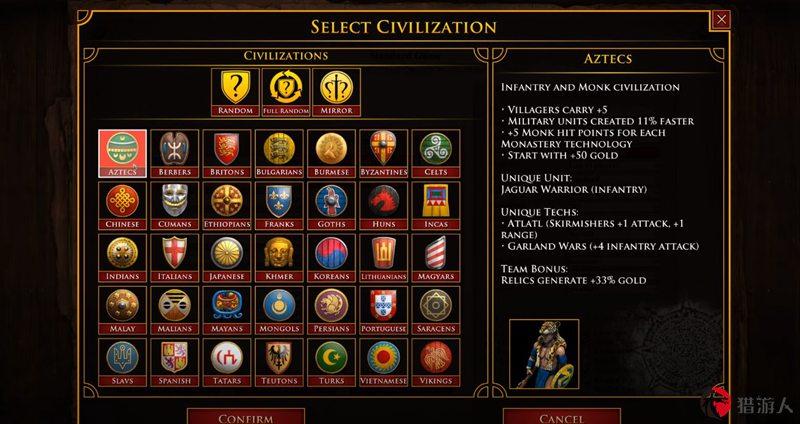Screen dimensions: 800x424
Task: Choose the Saracens civilization
Action: point(435,309)
